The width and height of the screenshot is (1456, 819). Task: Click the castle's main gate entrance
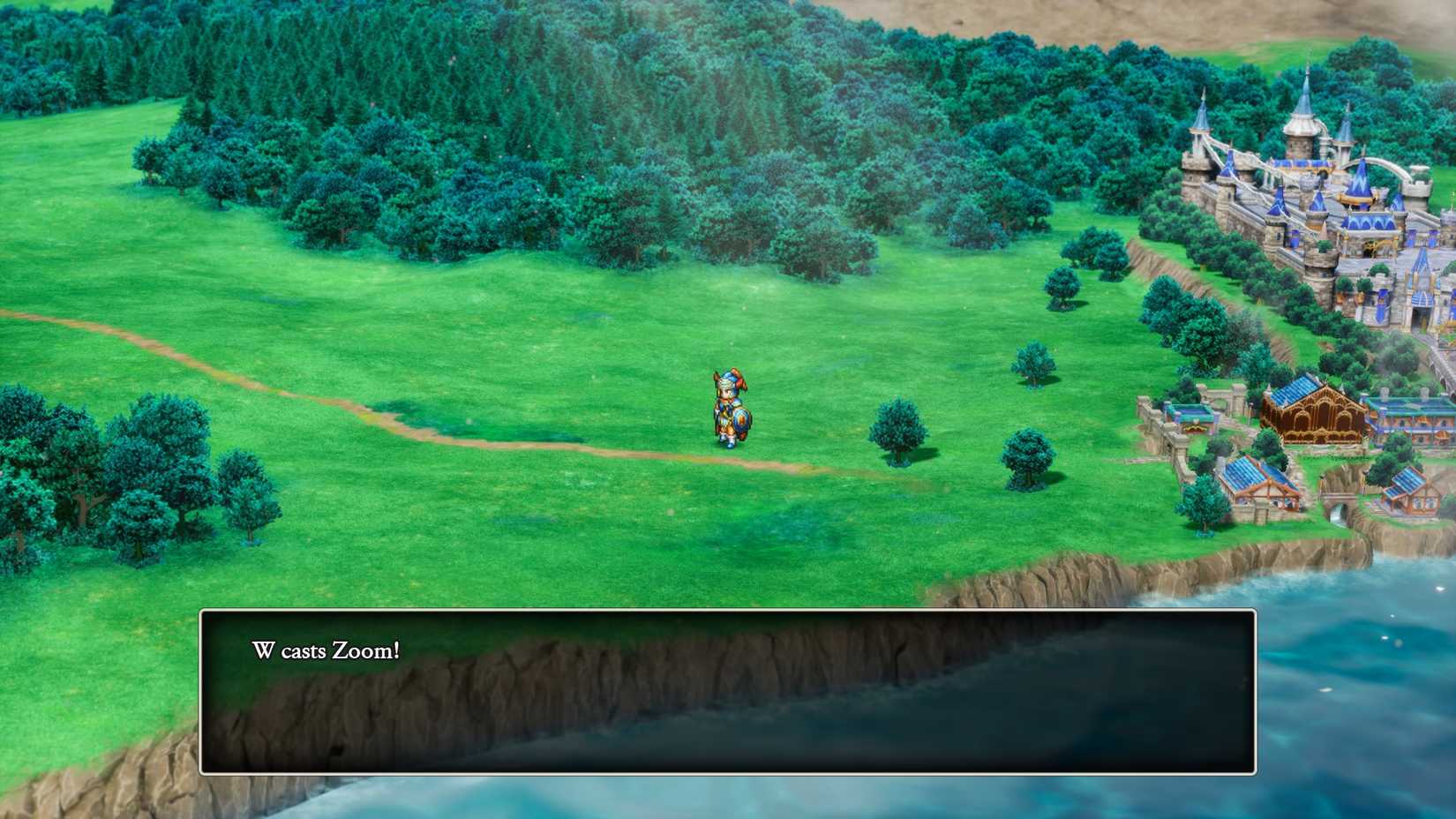point(1421,316)
